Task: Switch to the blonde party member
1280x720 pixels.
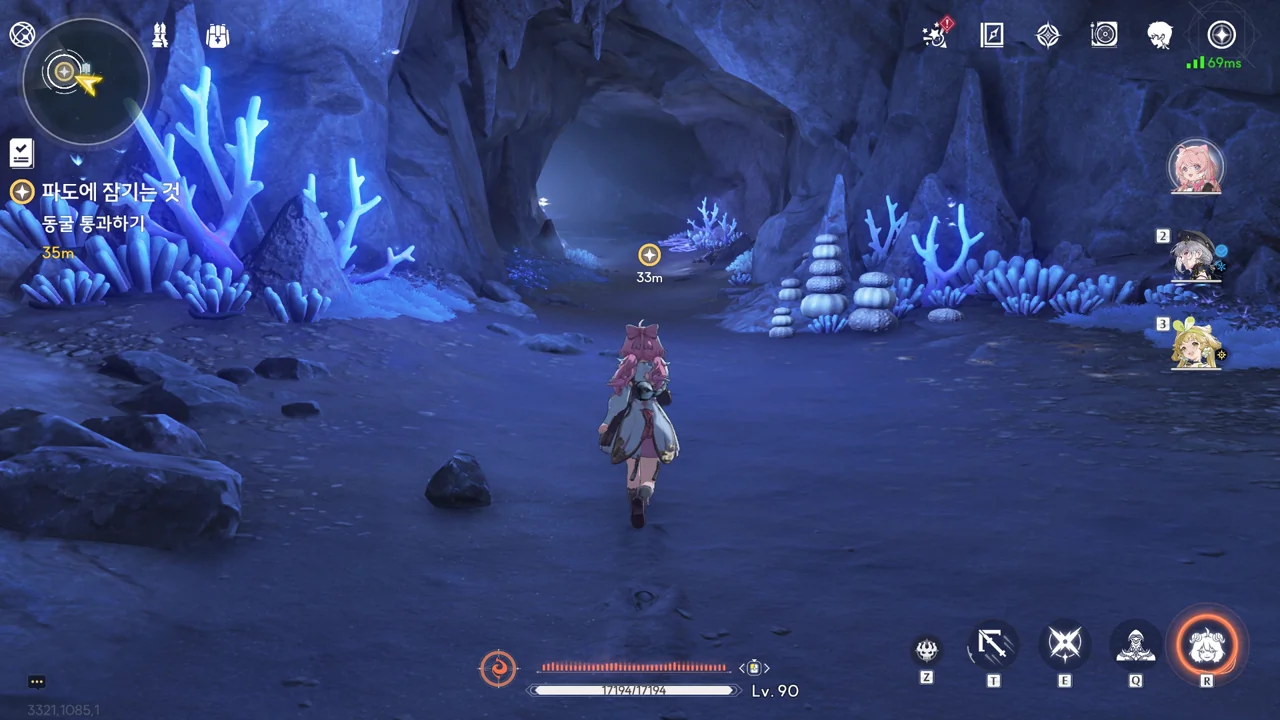Action: point(1195,345)
